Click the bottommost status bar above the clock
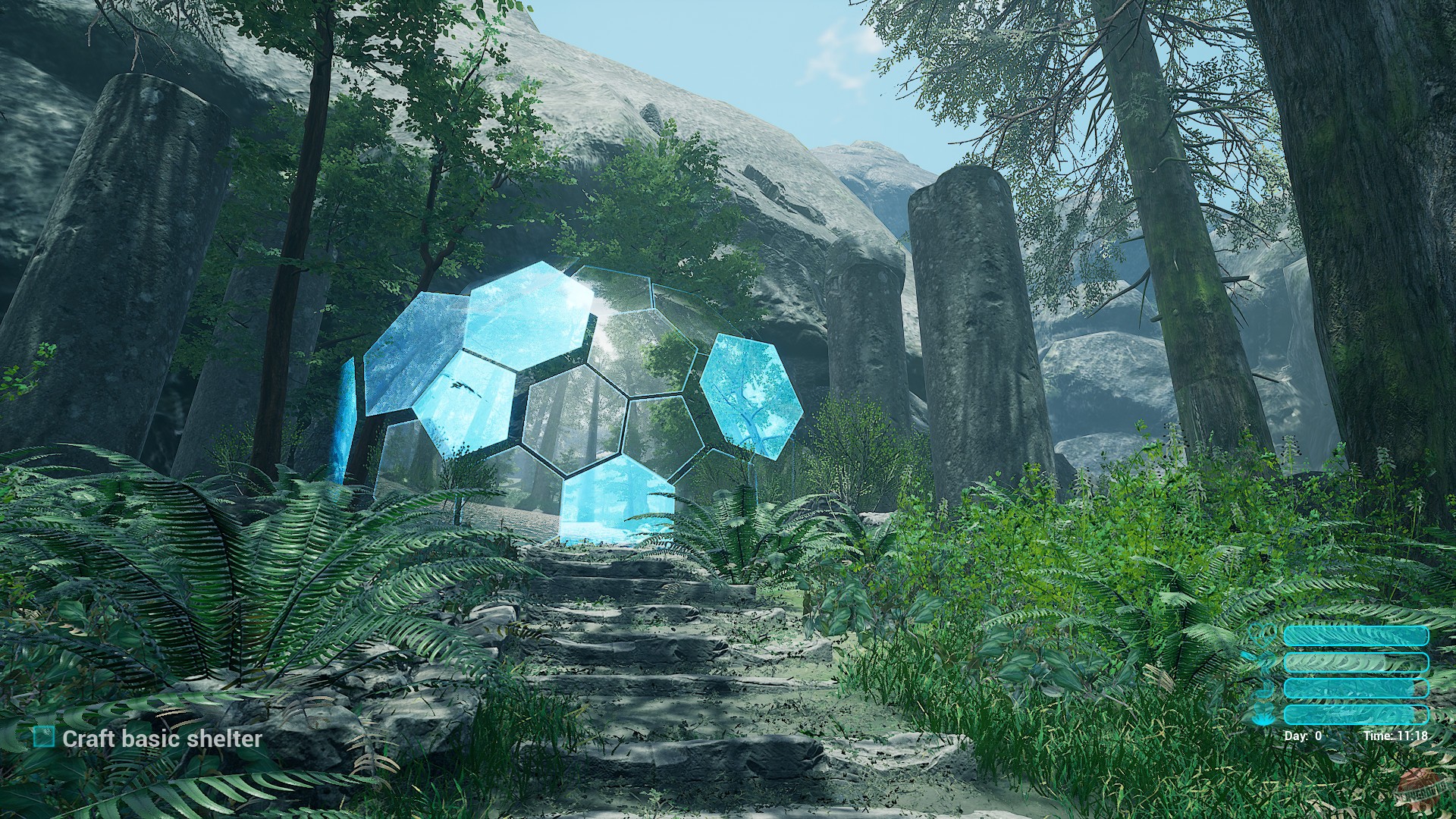 click(x=1356, y=713)
